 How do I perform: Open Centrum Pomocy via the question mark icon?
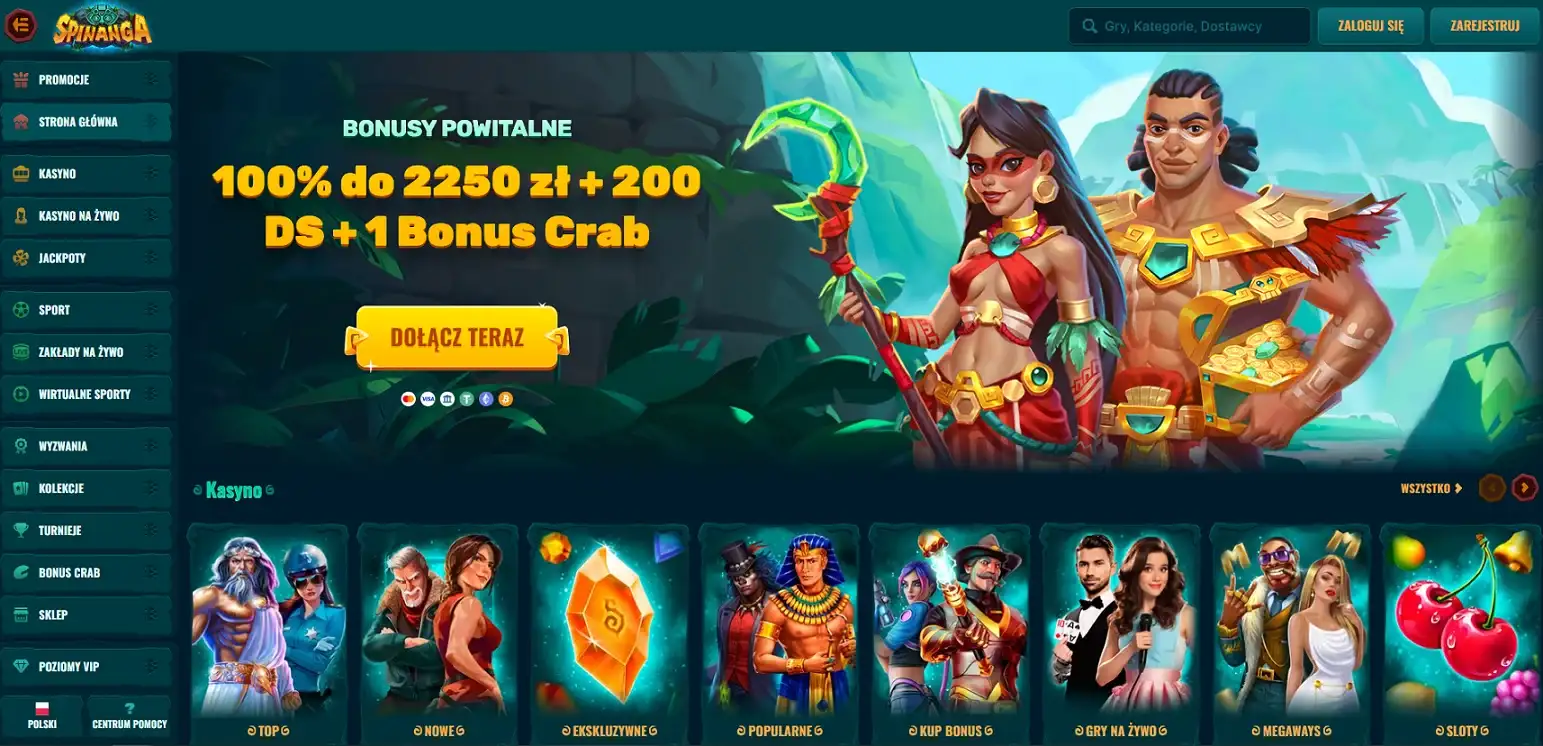click(129, 706)
